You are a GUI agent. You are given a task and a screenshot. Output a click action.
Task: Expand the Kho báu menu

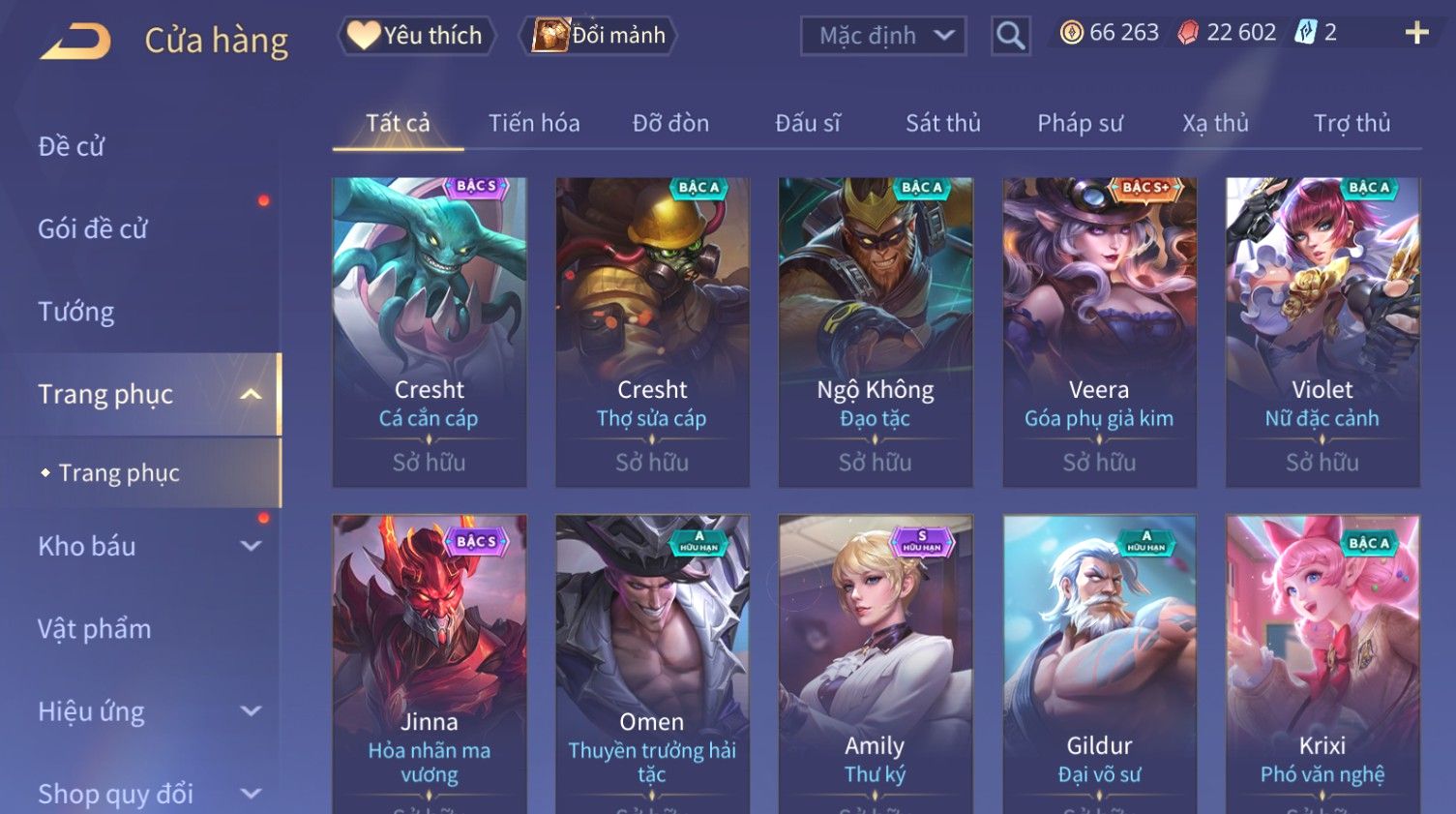pyautogui.click(x=145, y=546)
